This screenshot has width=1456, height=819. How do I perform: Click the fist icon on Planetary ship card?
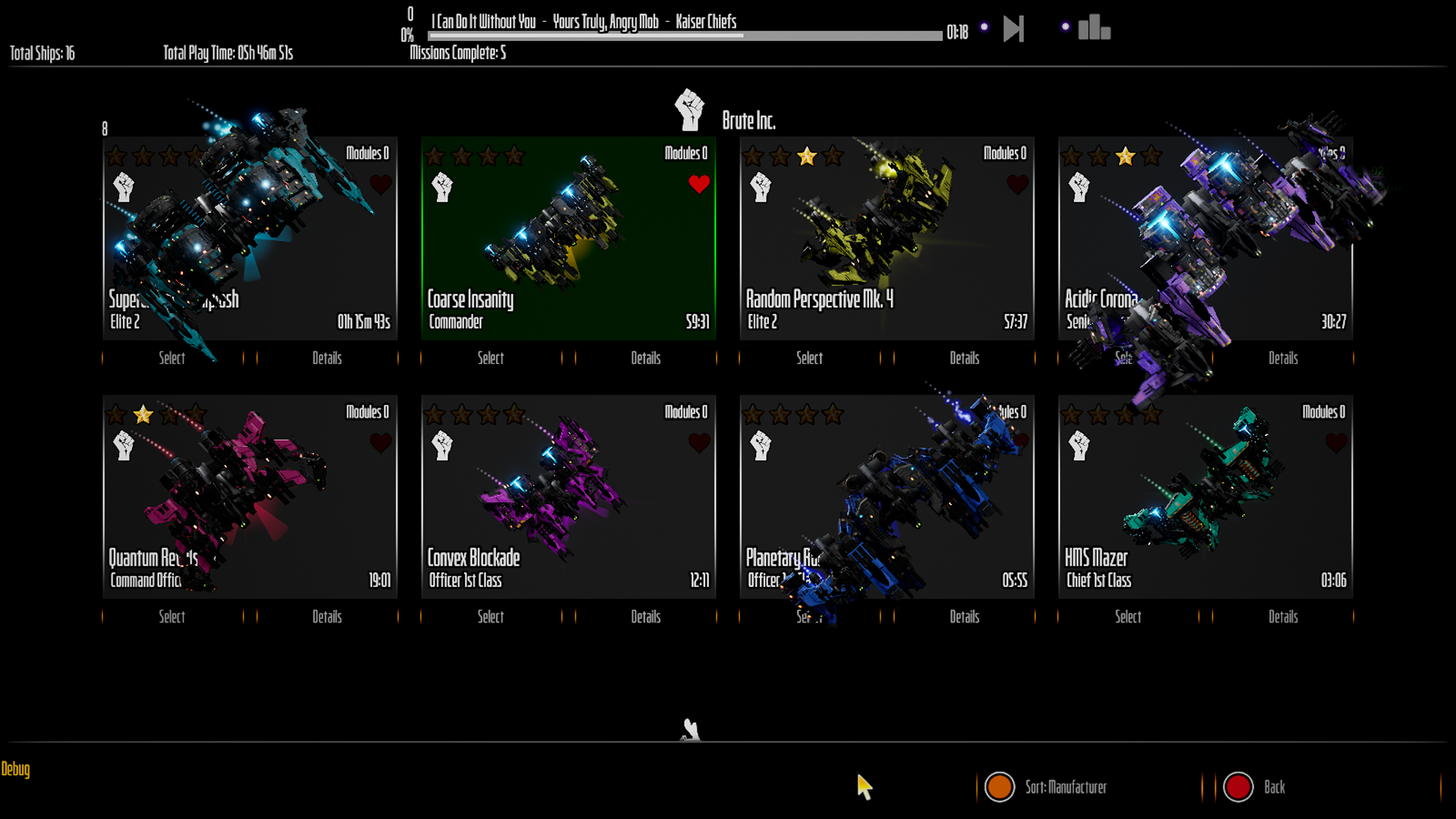click(x=761, y=446)
